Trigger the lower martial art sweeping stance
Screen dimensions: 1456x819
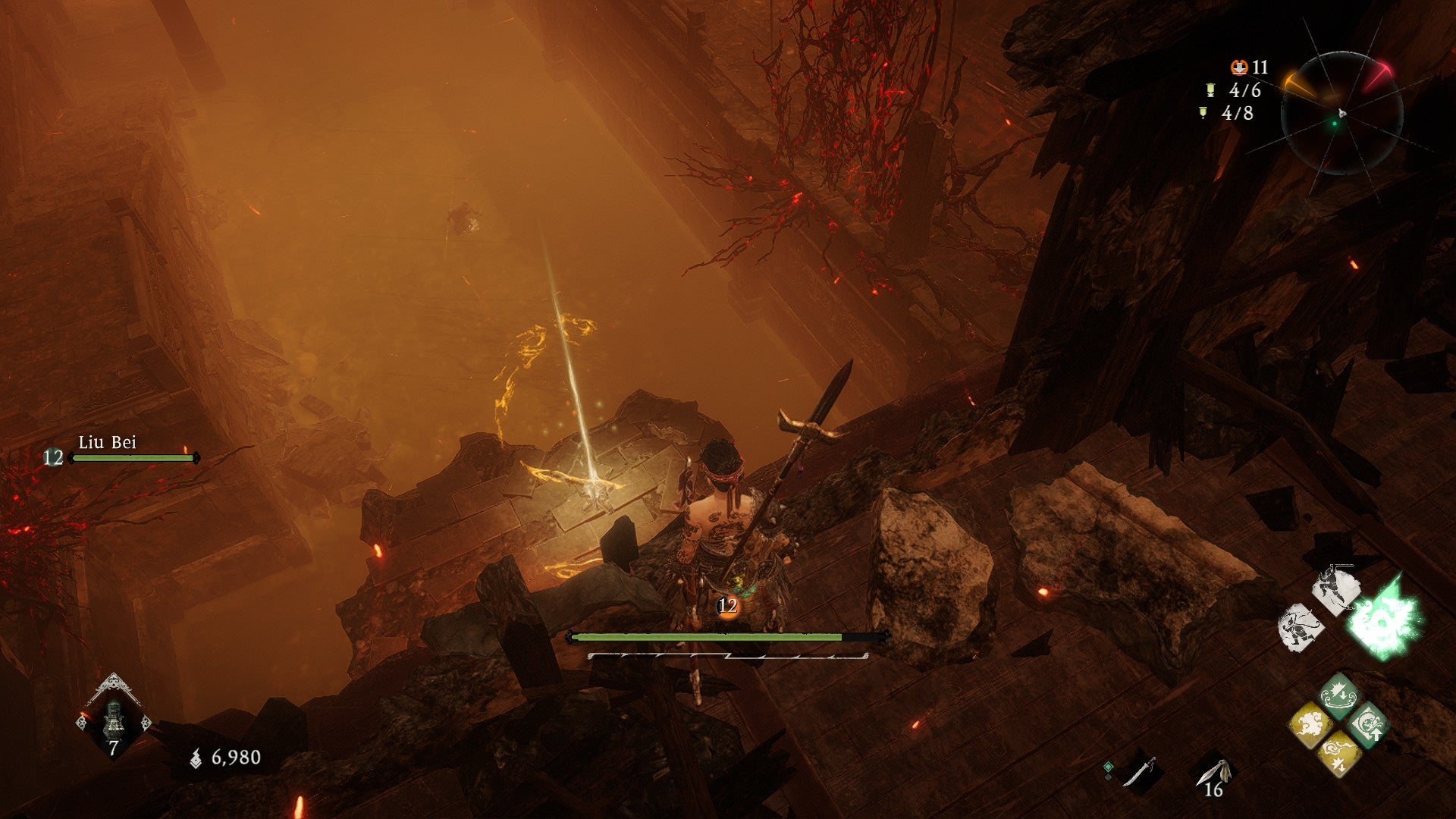(x=1300, y=628)
